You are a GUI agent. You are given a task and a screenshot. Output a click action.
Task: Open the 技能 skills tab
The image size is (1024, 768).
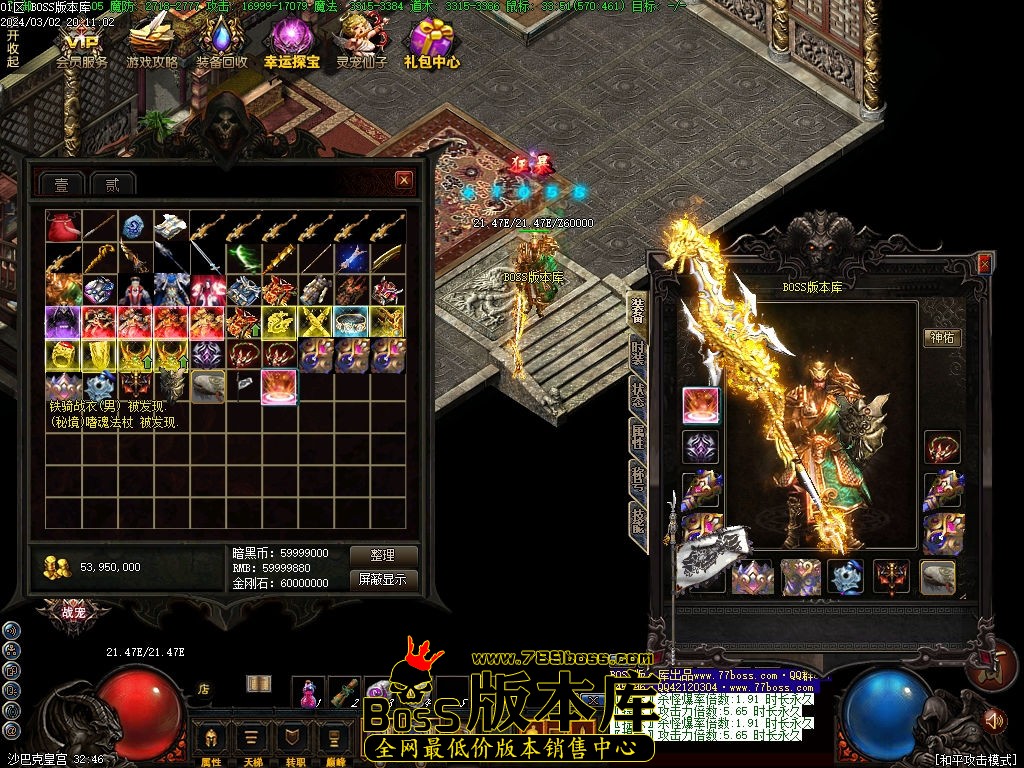[x=638, y=518]
